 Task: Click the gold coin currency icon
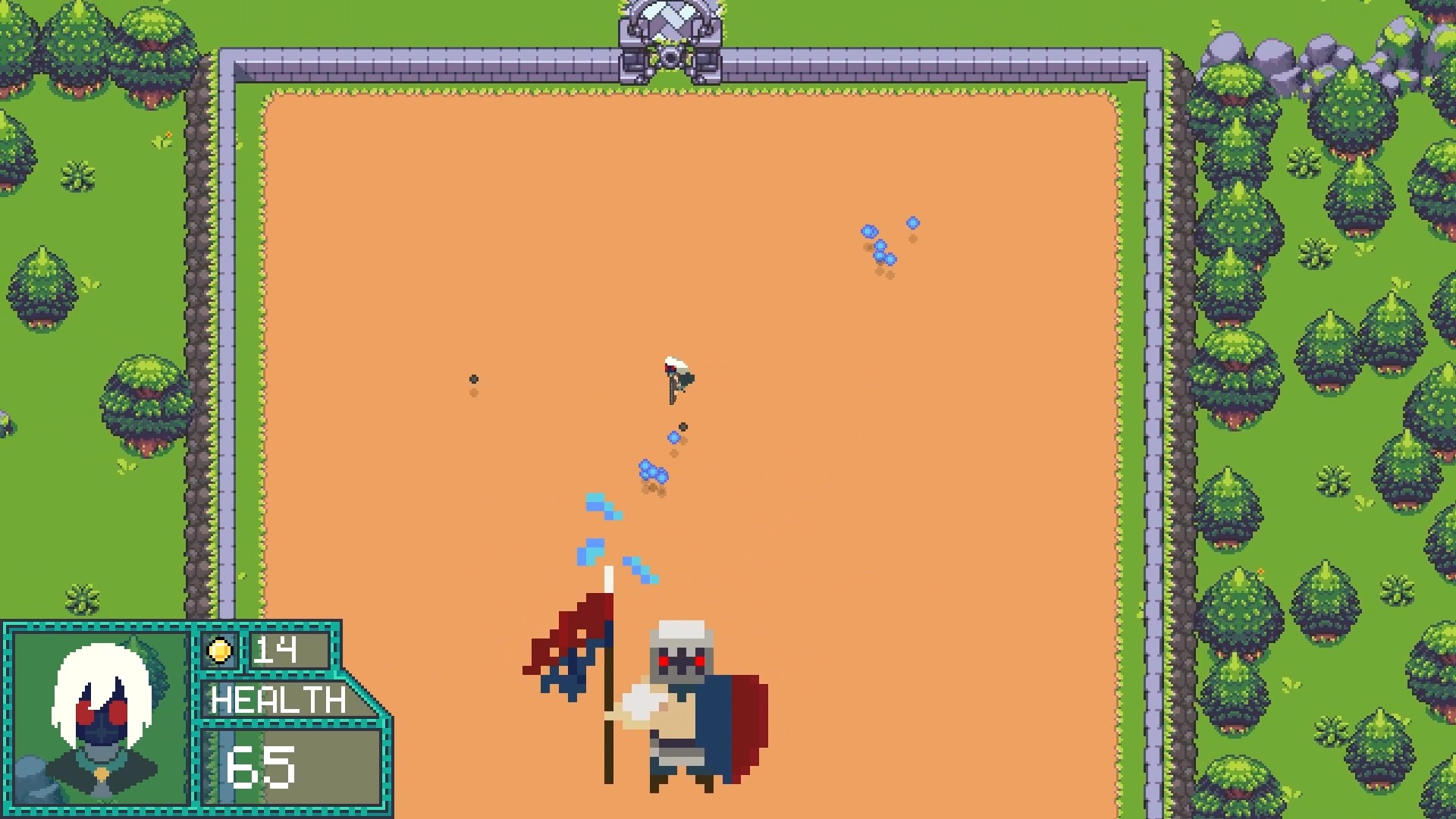221,650
